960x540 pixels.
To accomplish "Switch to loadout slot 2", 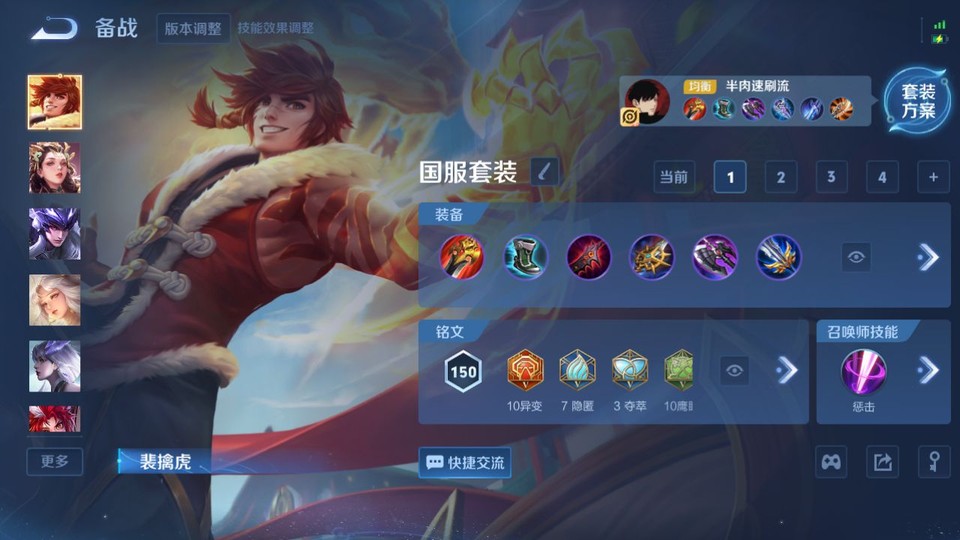I will click(x=781, y=177).
